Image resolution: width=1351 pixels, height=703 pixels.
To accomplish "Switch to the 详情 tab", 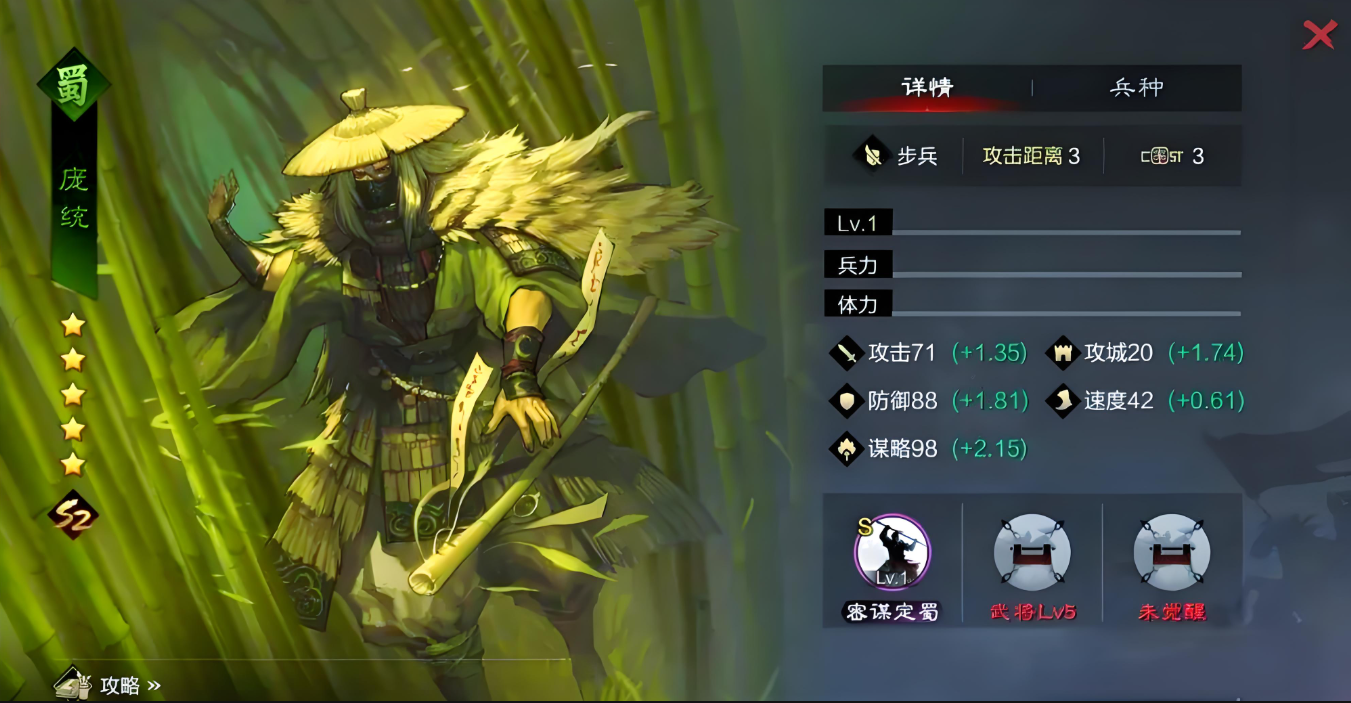I will (x=927, y=88).
